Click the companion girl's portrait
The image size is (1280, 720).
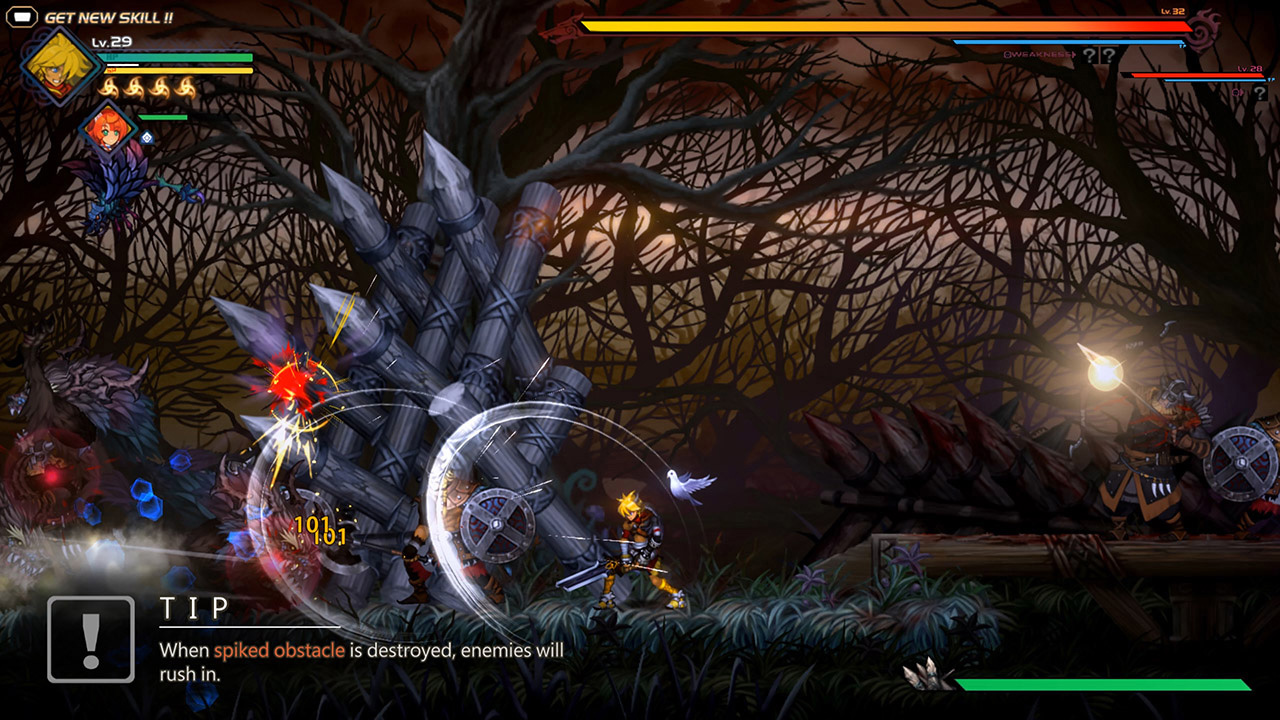click(108, 130)
